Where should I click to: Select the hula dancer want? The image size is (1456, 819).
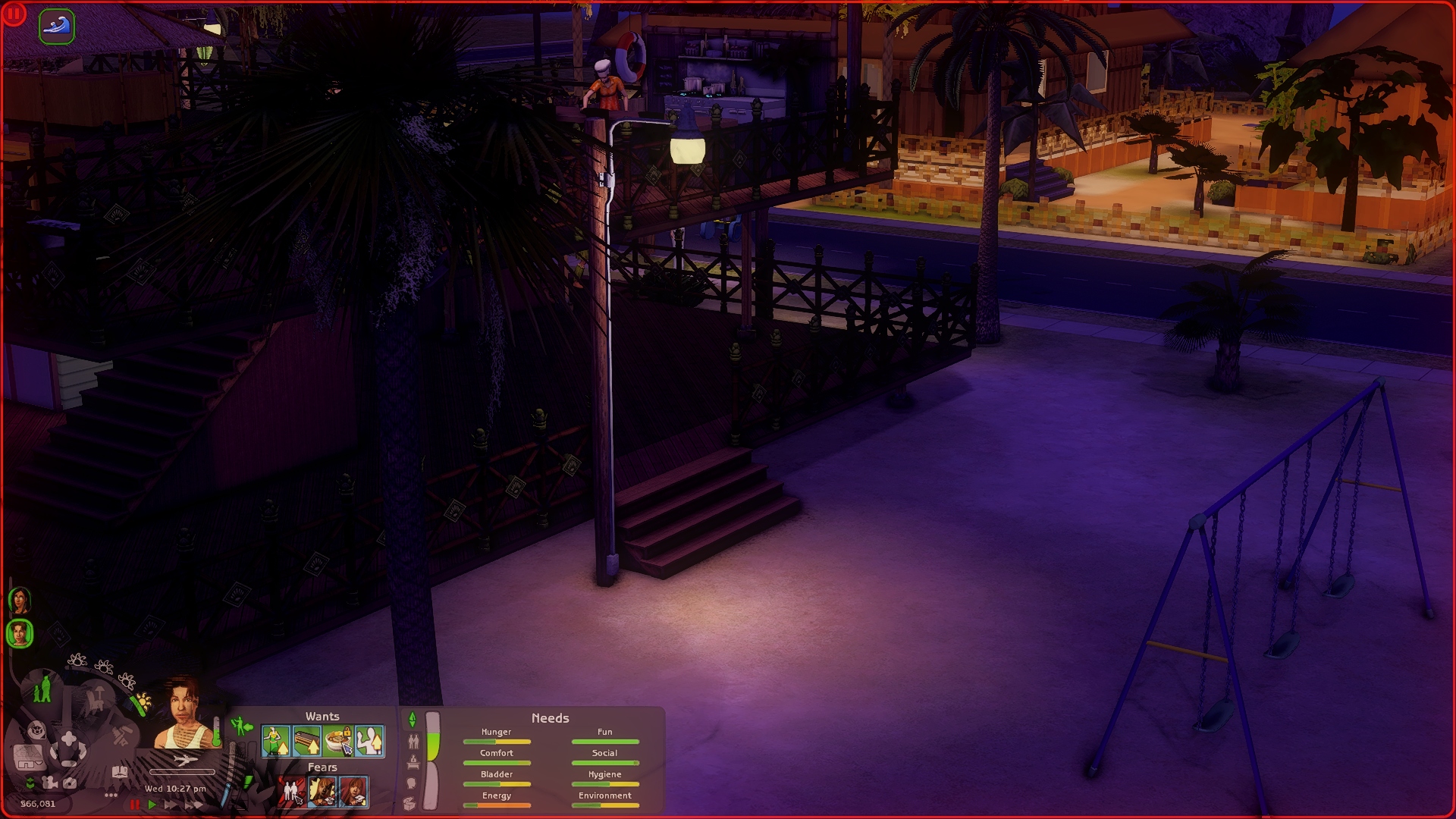(276, 741)
